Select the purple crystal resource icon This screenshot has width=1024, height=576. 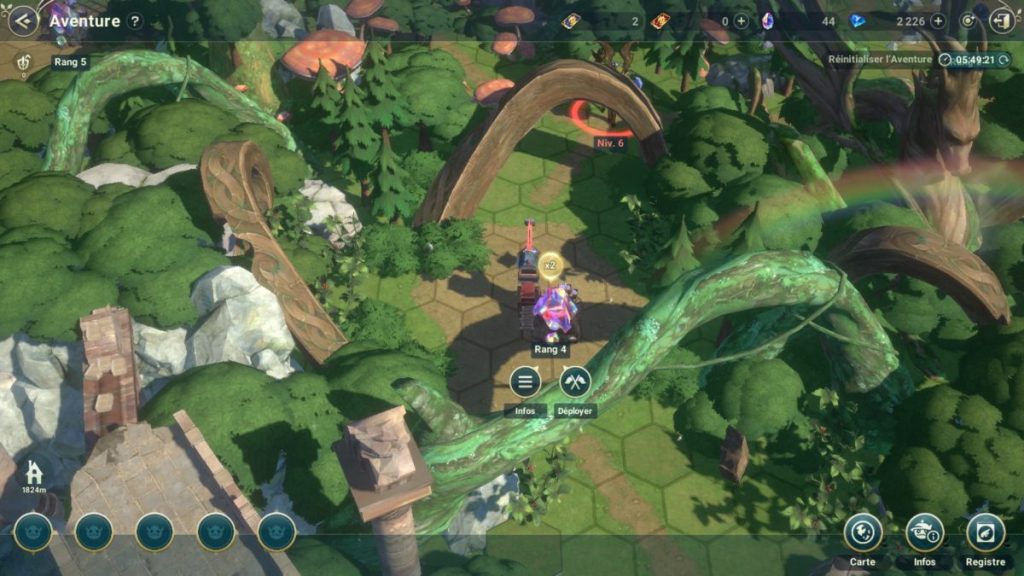pos(768,21)
